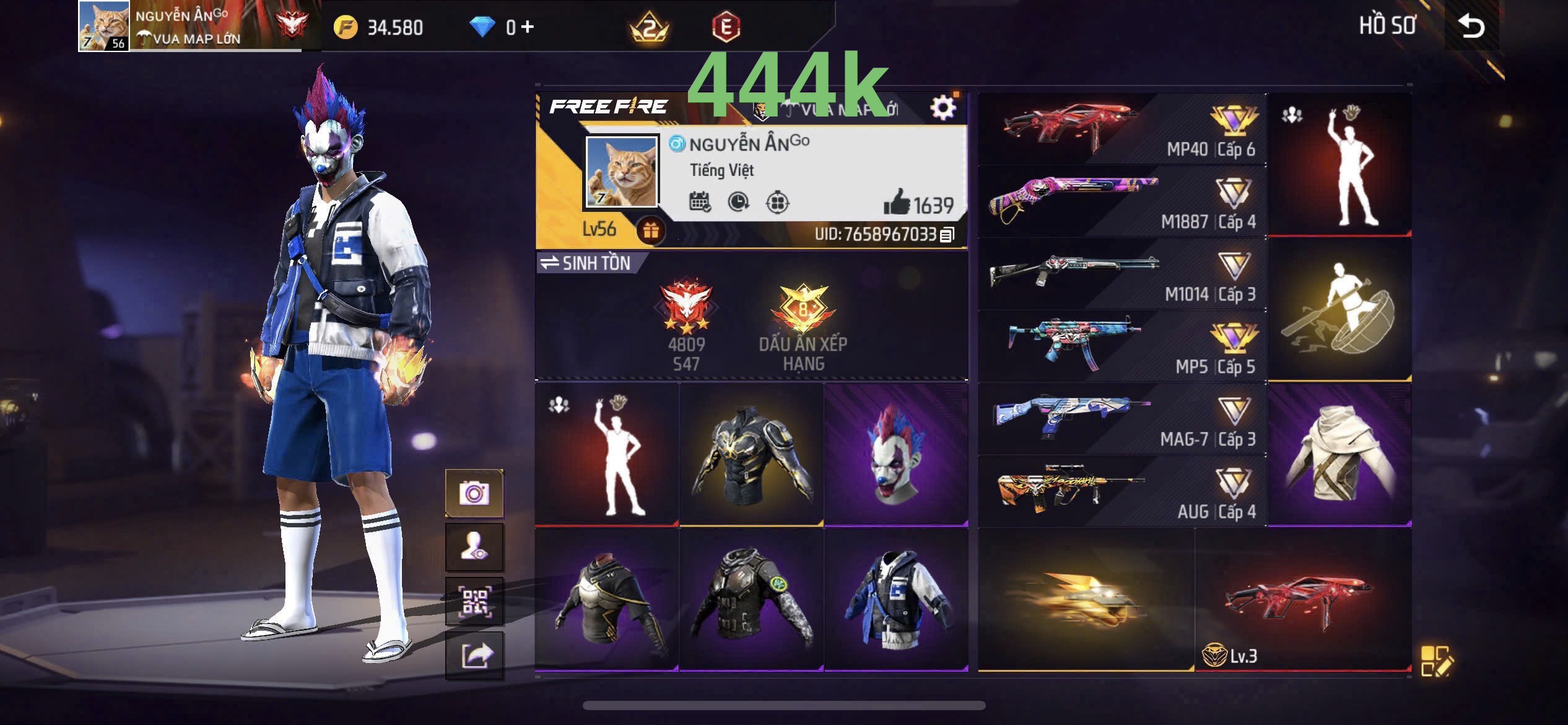The height and width of the screenshot is (725, 1568).
Task: Share the profile with the arrow button
Action: [x=474, y=656]
